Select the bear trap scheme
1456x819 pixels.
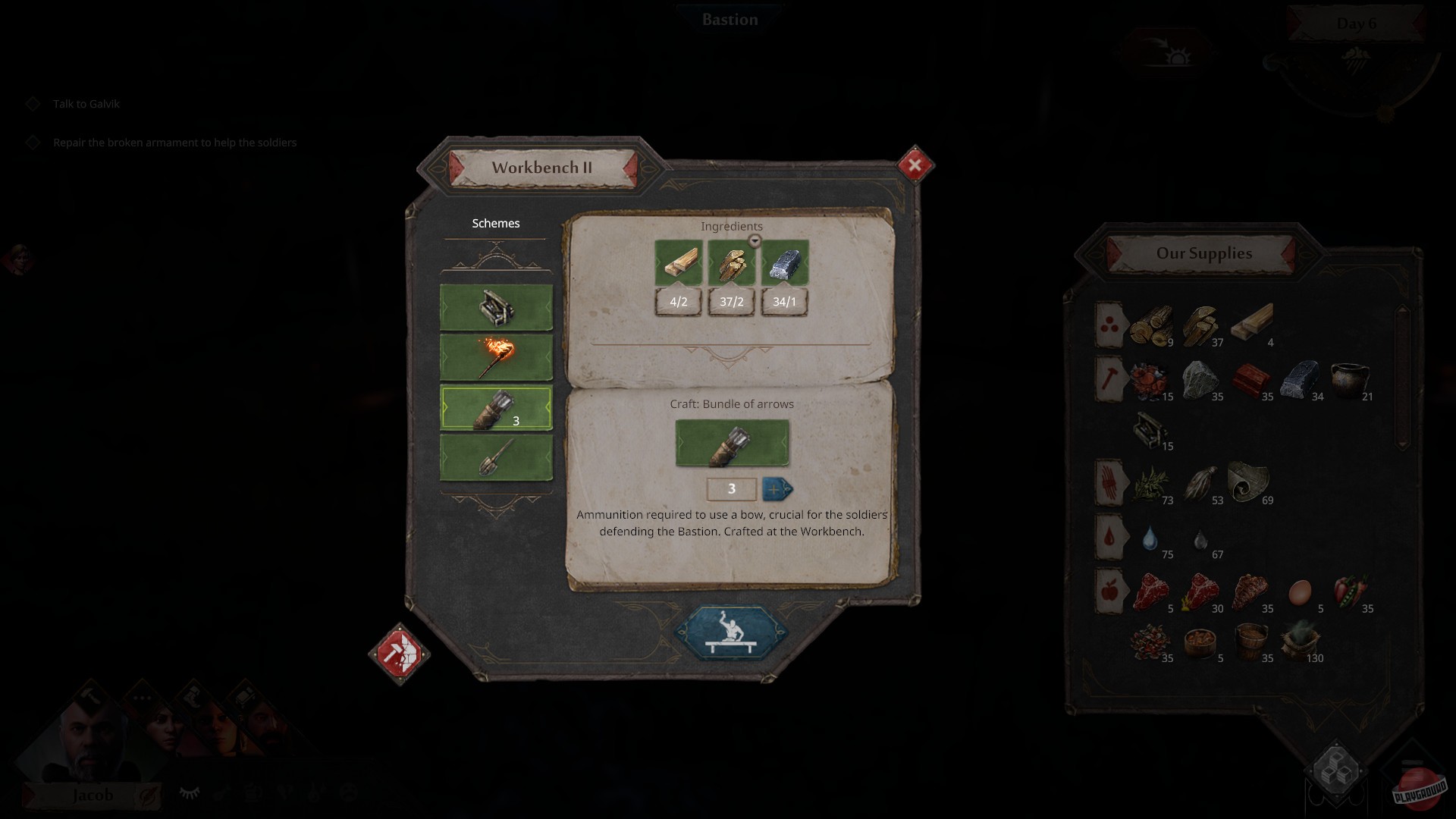click(496, 307)
